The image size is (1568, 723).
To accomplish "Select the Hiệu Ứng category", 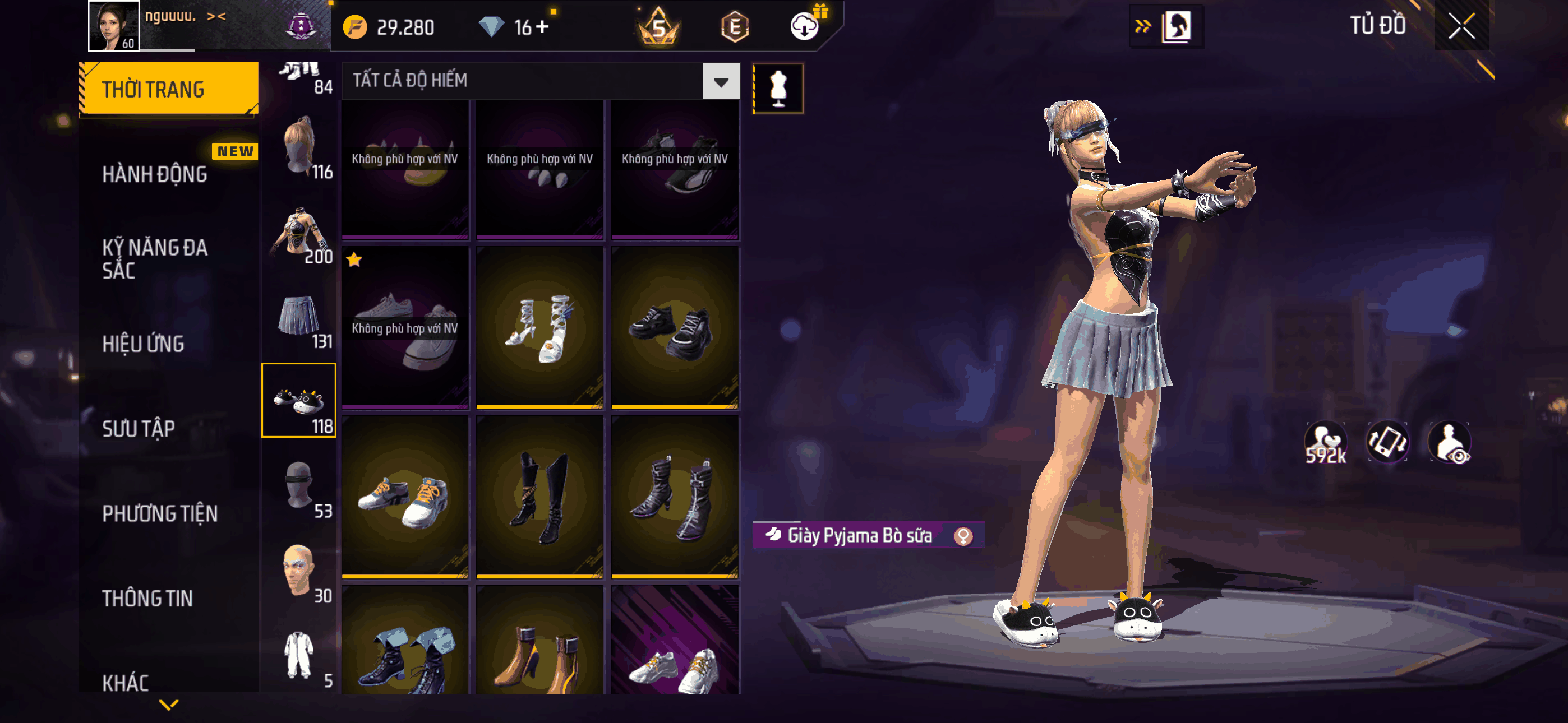I will coord(143,344).
